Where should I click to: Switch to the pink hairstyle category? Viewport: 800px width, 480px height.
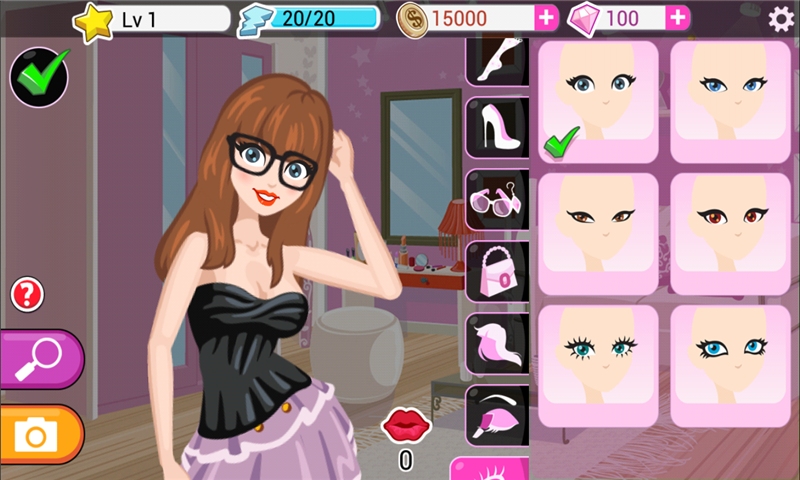pos(497,342)
